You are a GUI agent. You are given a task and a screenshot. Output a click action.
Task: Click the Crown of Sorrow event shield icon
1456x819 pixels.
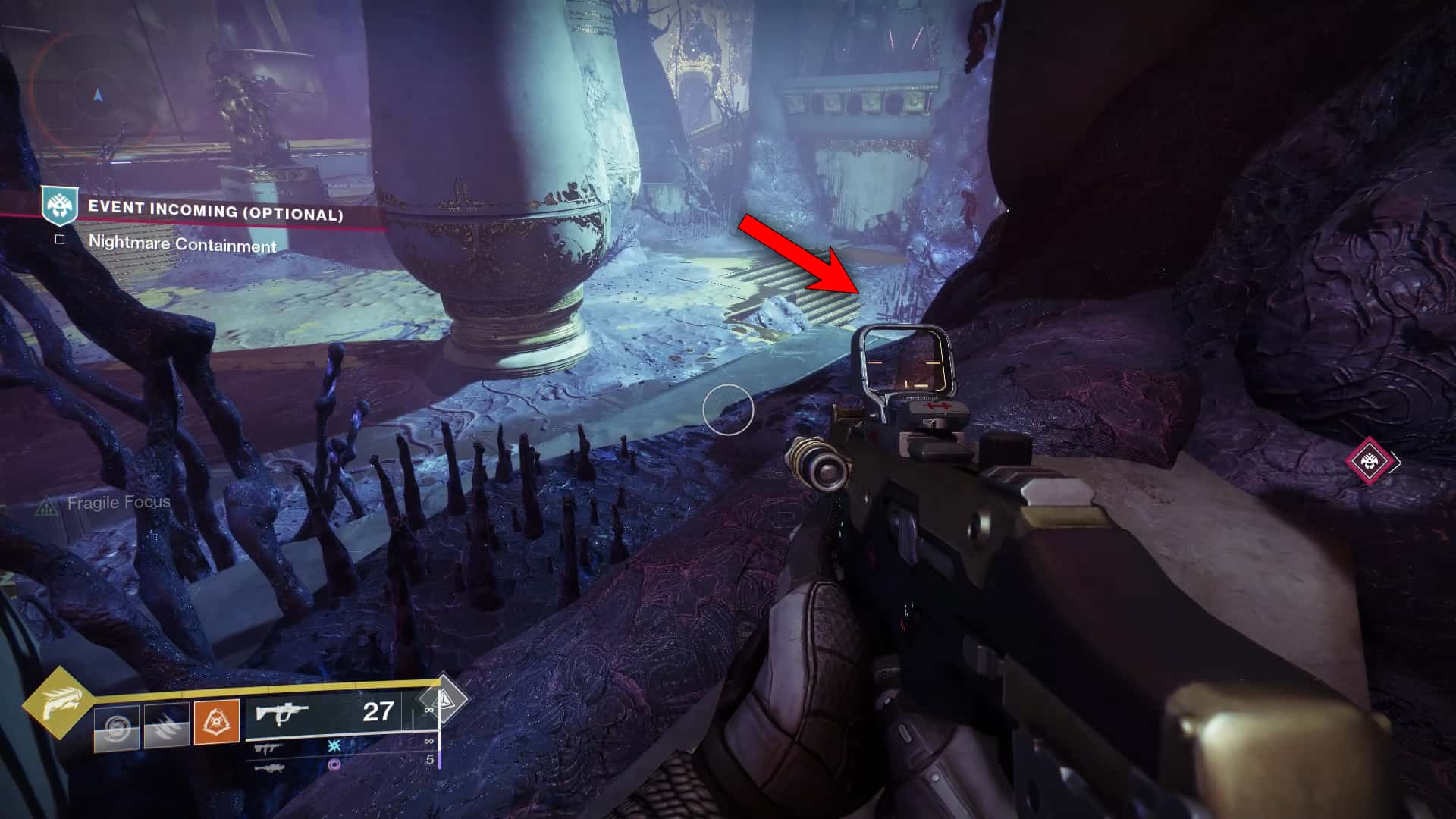pos(58,205)
